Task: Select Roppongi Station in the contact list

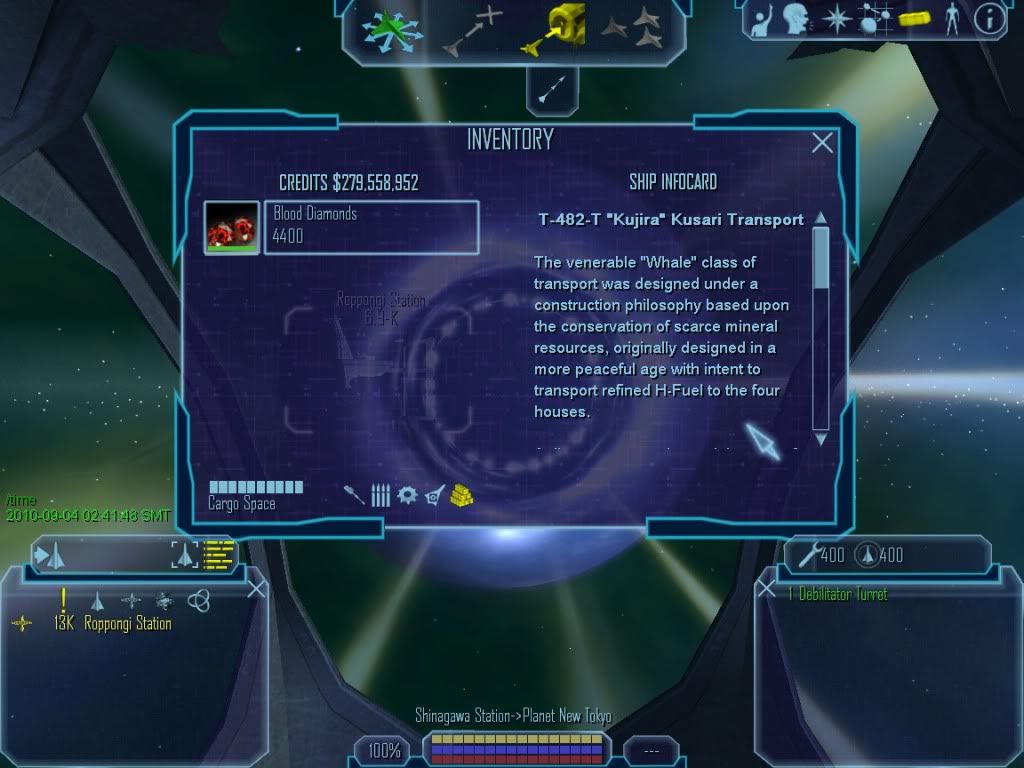Action: pos(127,623)
